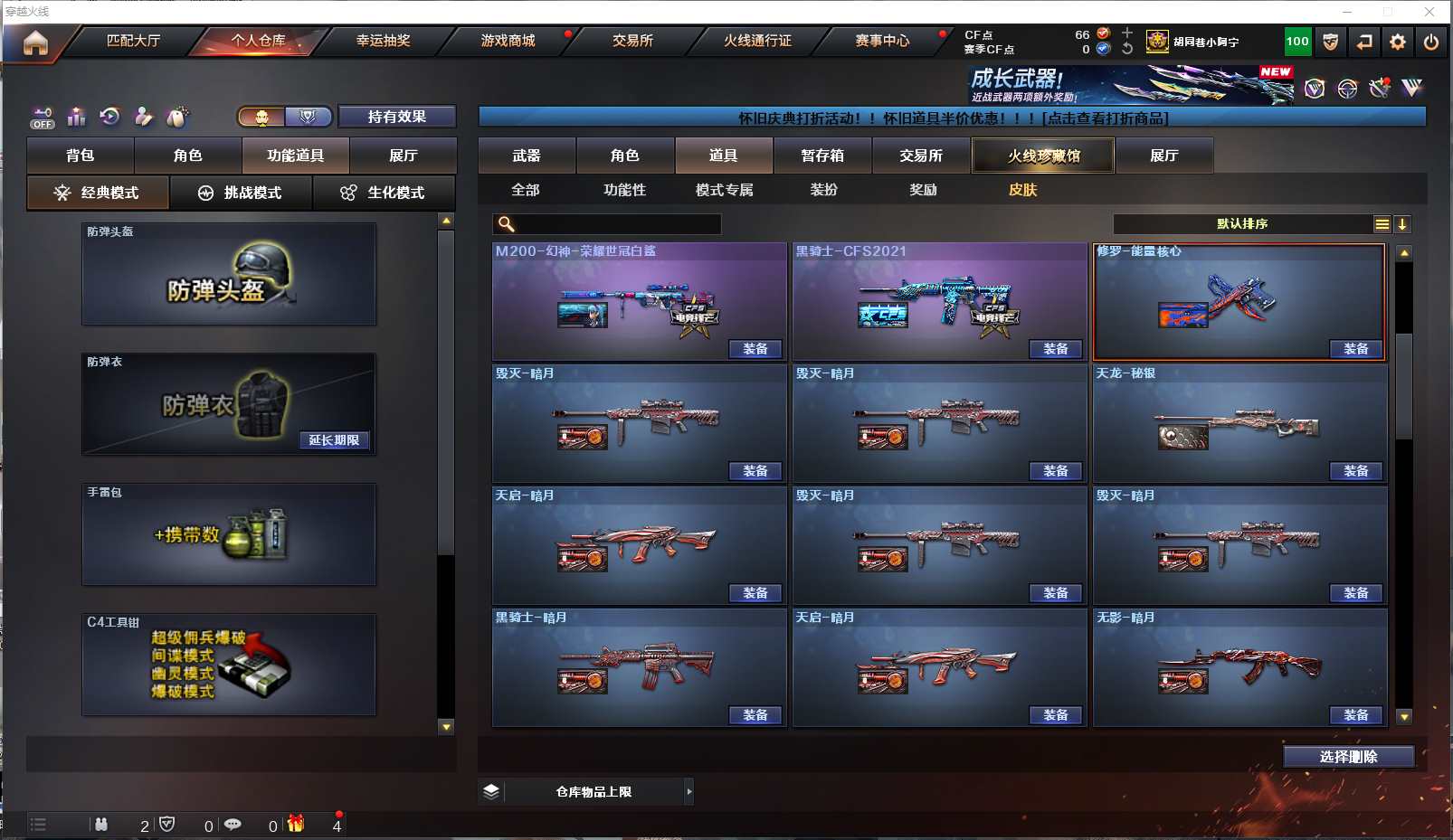
Task: Equip the M200-幻神 skin
Action: pos(755,349)
